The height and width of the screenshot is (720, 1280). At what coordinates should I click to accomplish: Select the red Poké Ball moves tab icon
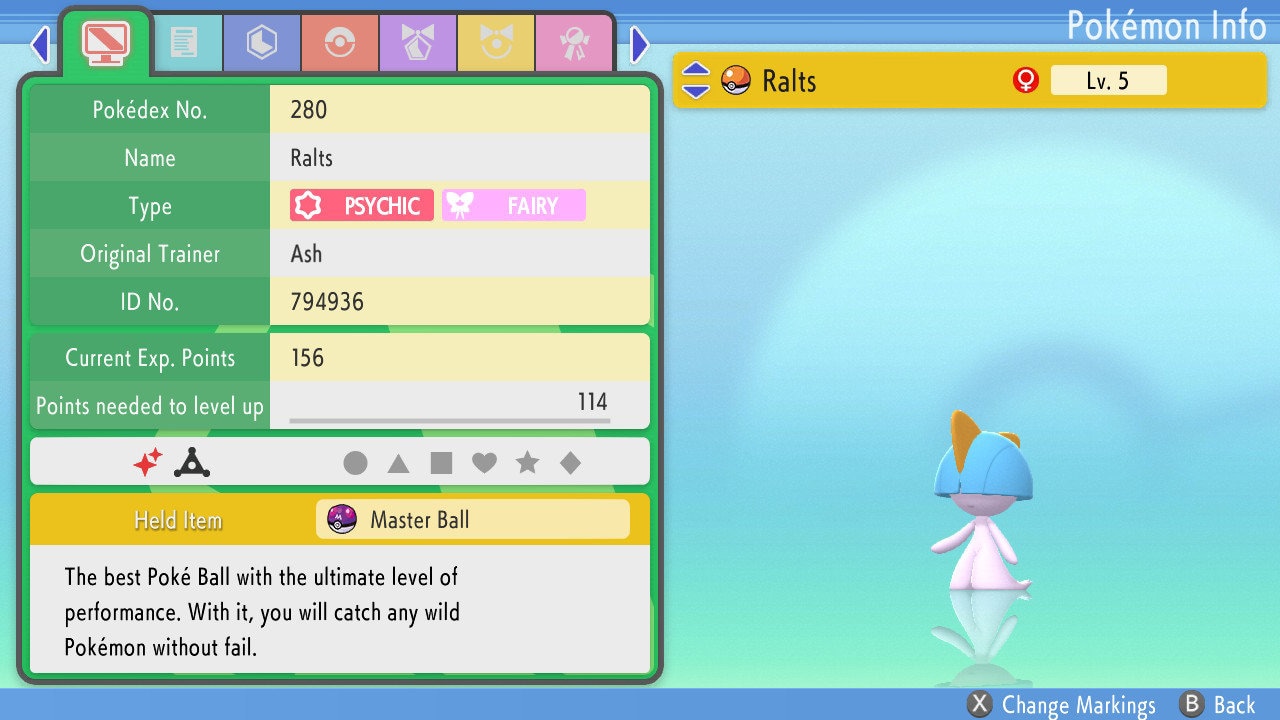pos(340,42)
